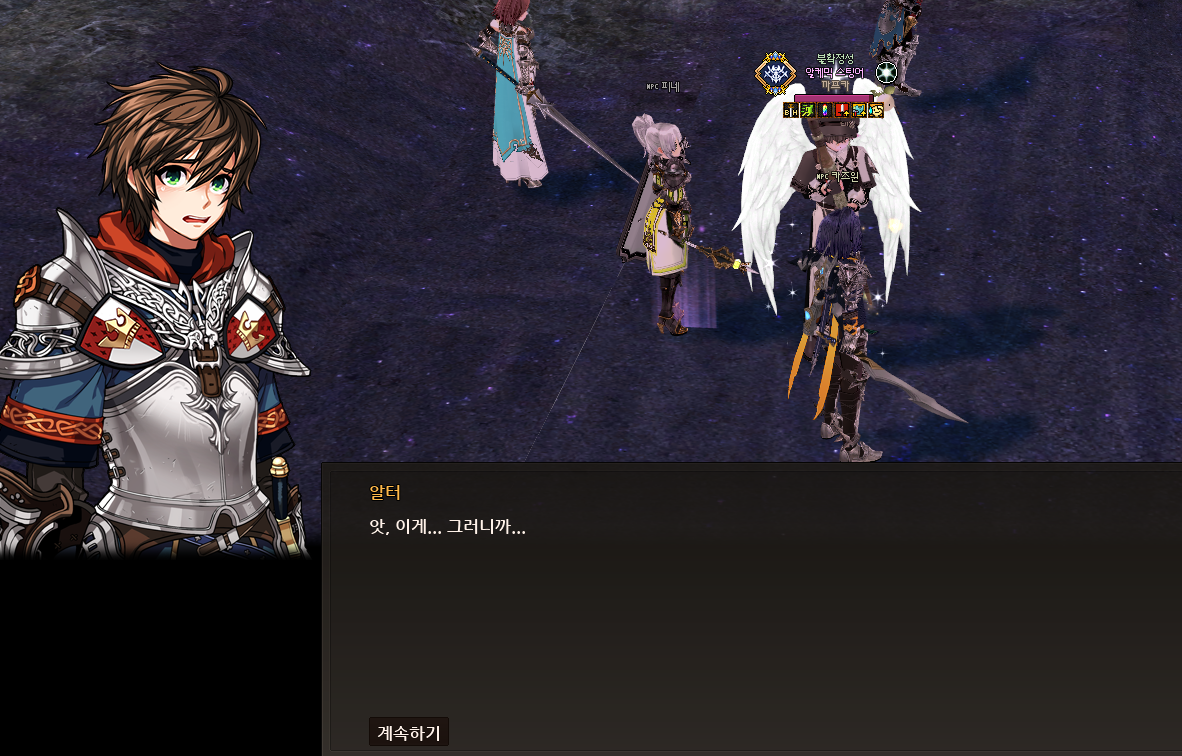This screenshot has height=756, width=1182.
Task: Click the 계속하기 button to continue dialogue
Action: click(408, 732)
